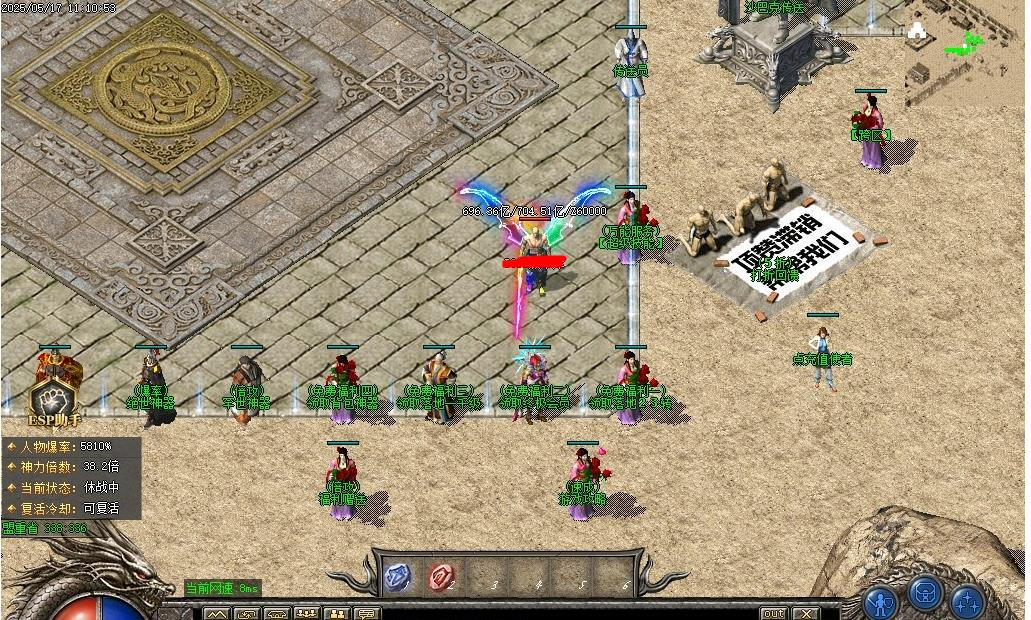The height and width of the screenshot is (620, 1031).
Task: Select the mountain icon on the bottom bar
Action: click(x=216, y=614)
